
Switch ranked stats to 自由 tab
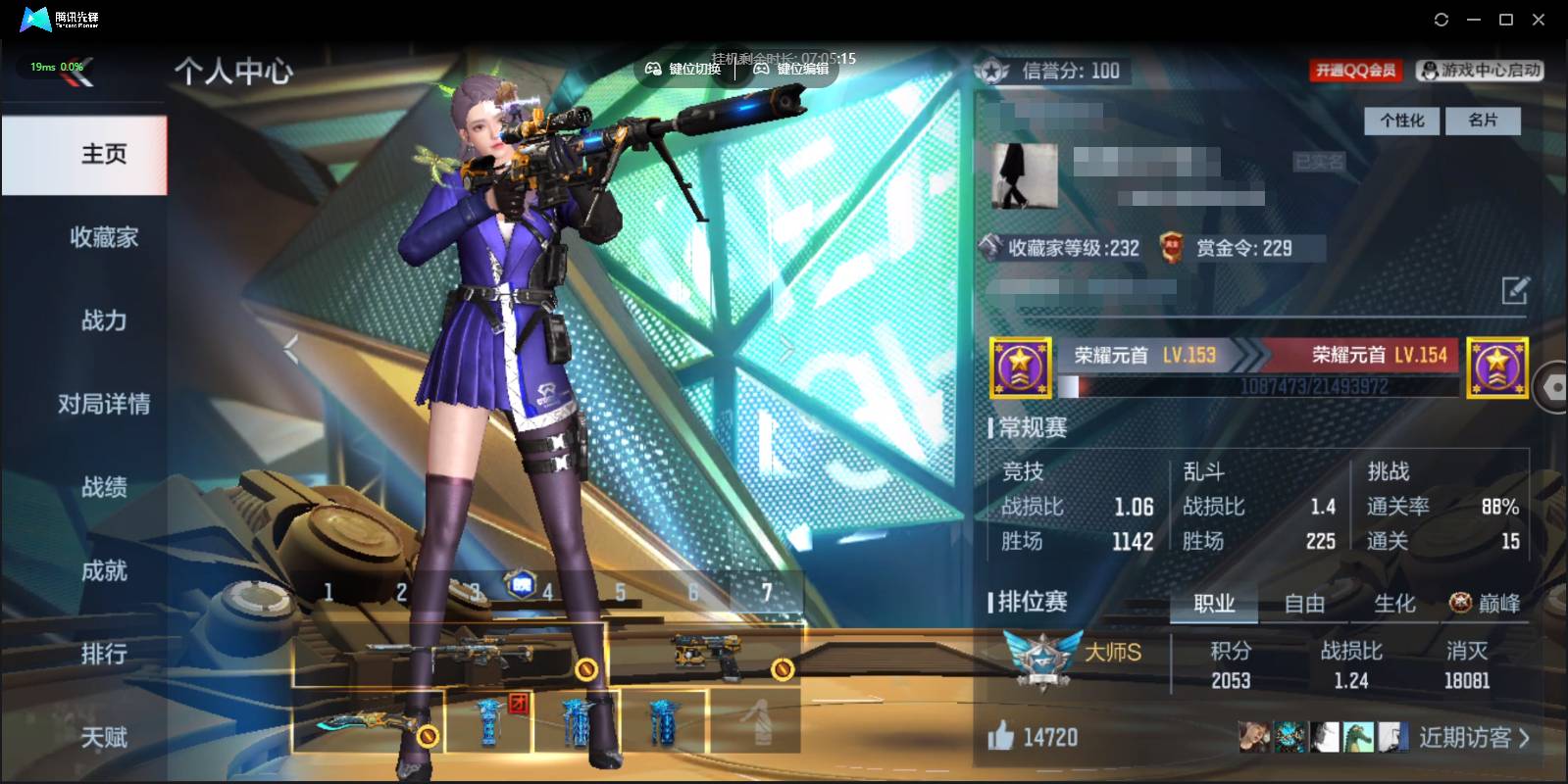point(1304,604)
